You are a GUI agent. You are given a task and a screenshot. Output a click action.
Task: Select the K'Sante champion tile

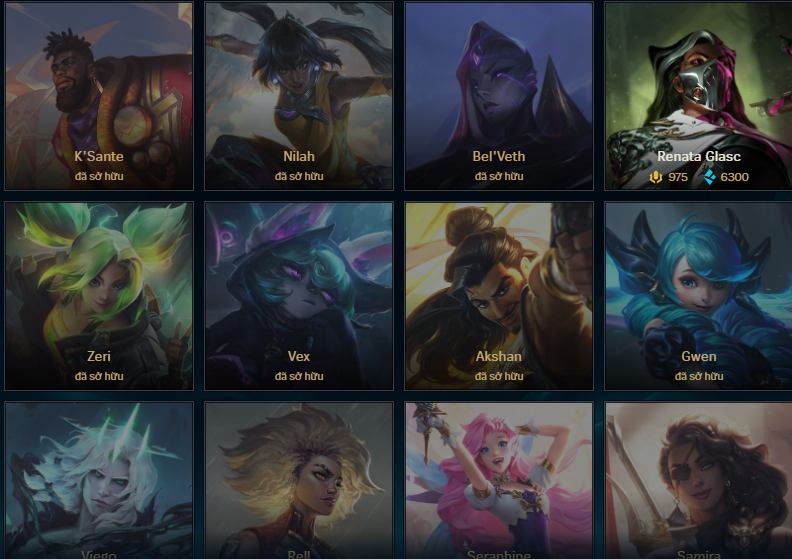point(99,96)
